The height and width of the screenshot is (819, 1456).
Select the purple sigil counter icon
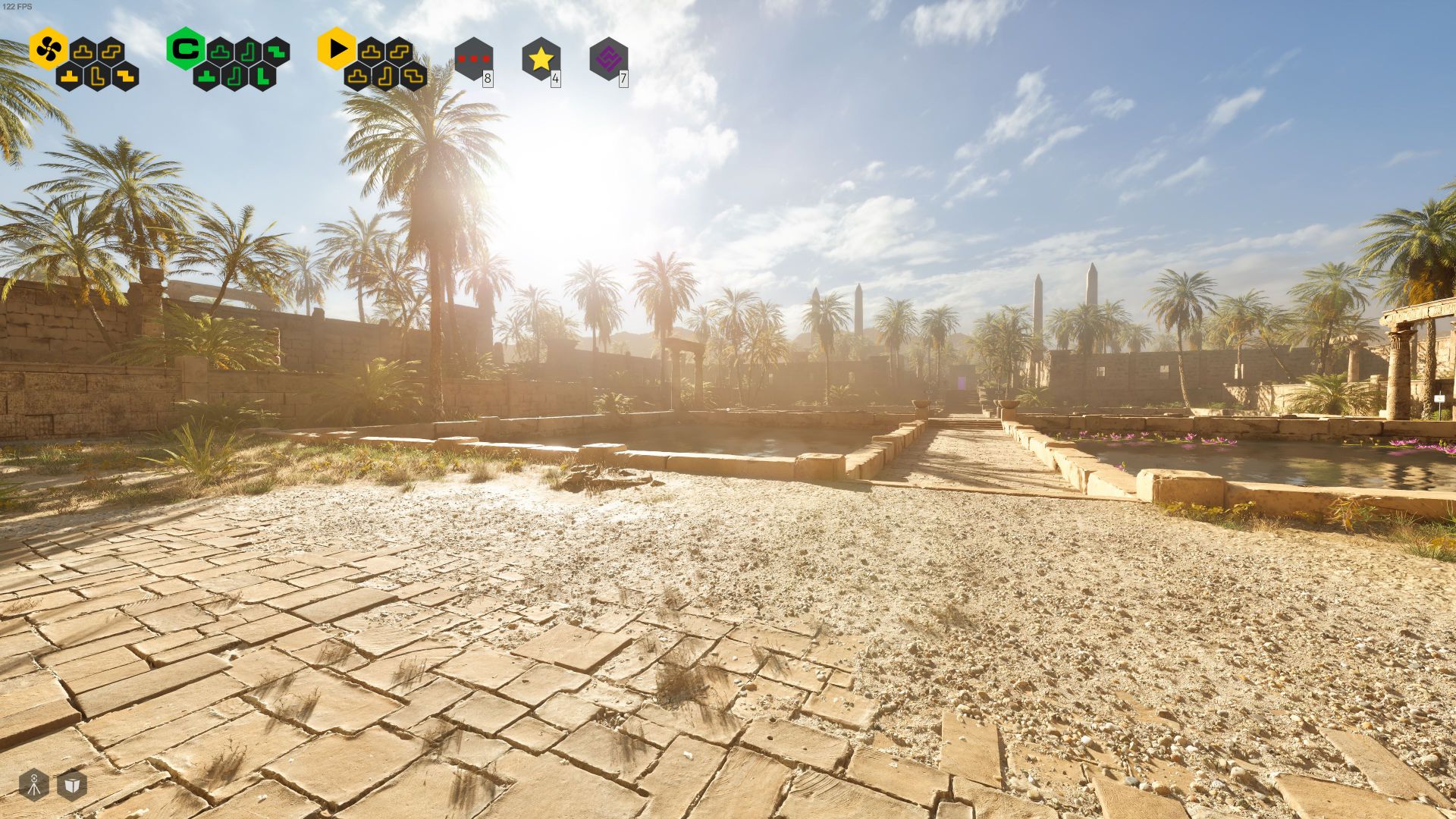(x=608, y=58)
